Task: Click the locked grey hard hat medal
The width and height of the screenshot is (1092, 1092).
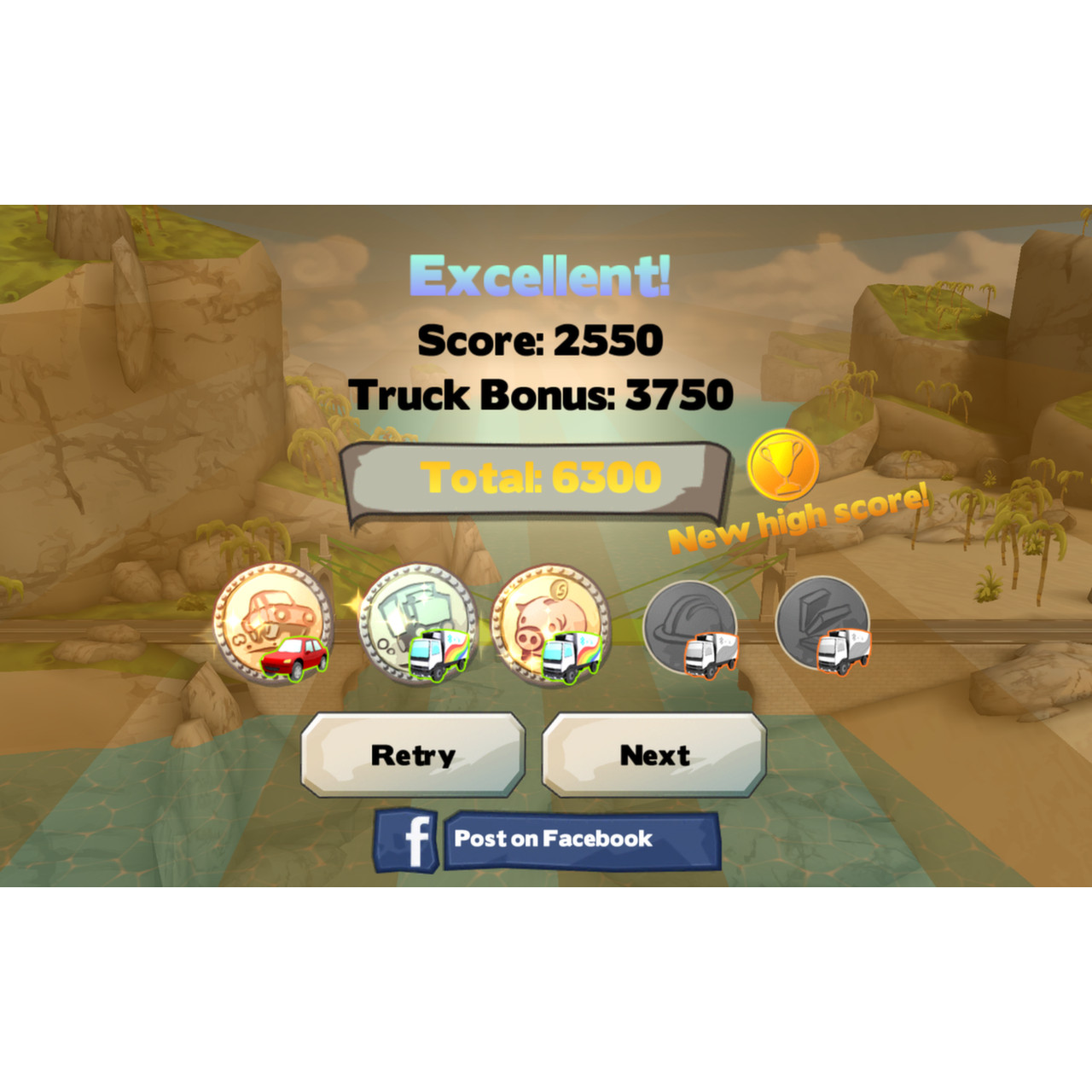Action: point(689,619)
